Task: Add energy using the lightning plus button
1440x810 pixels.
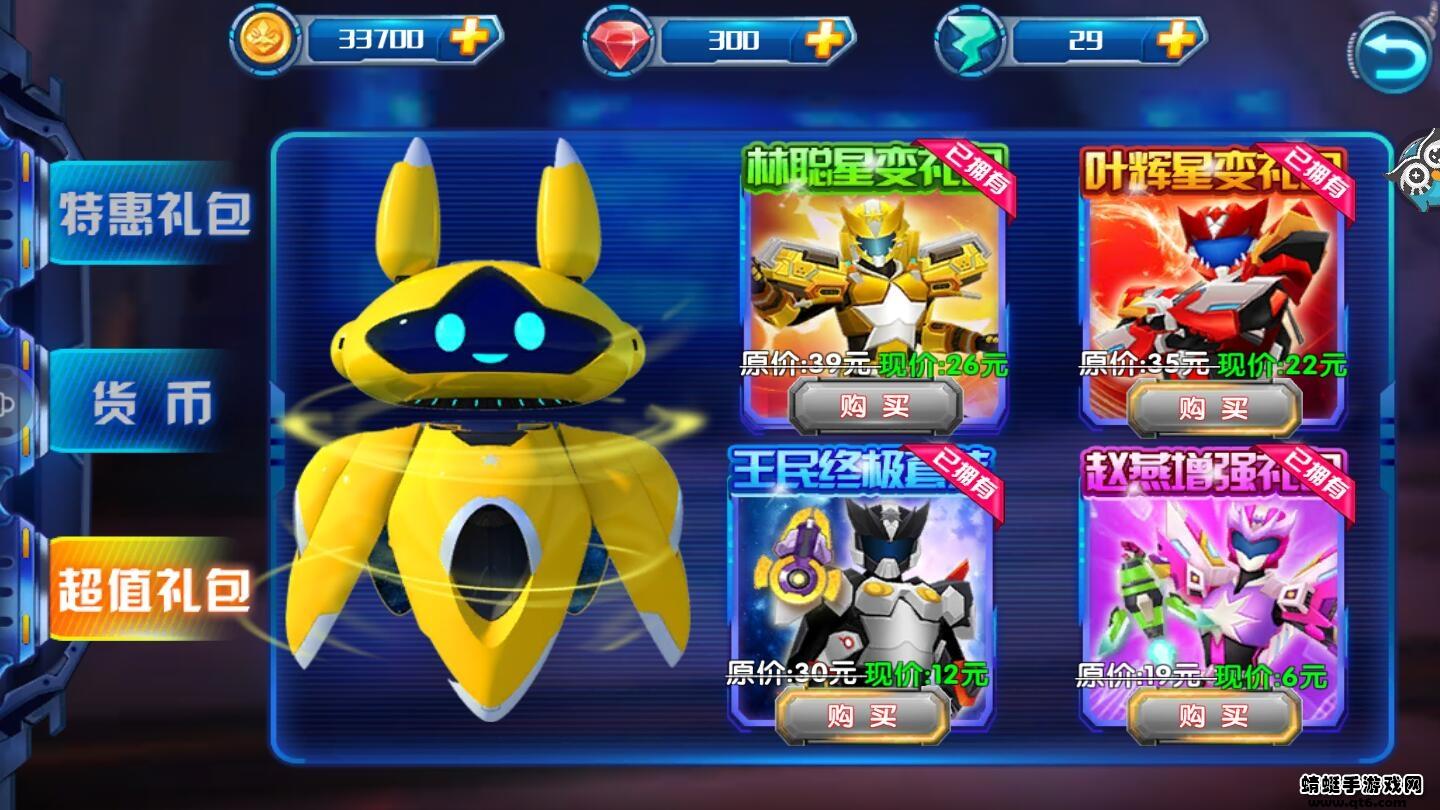Action: coord(1175,40)
